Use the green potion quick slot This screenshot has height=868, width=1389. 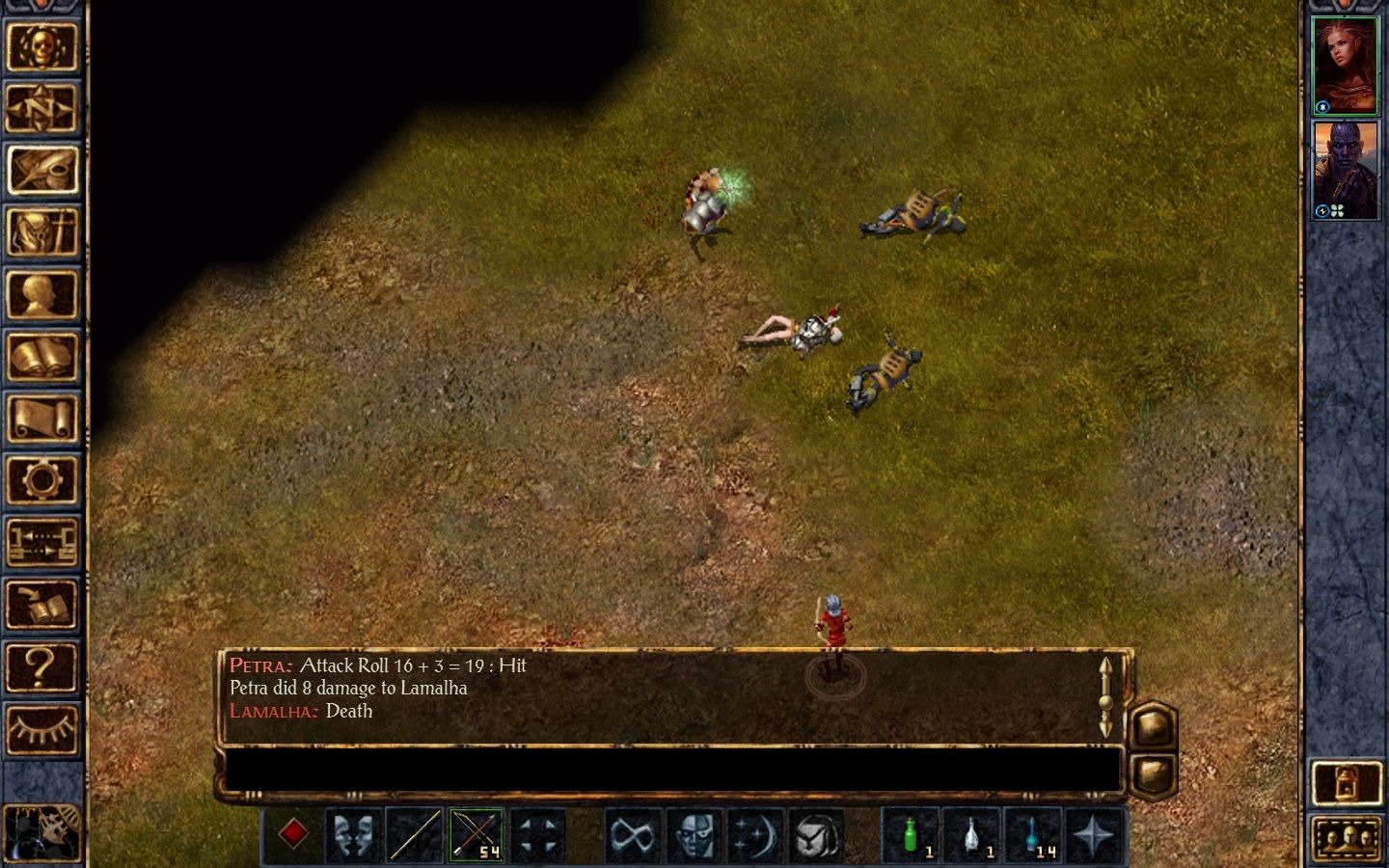[x=912, y=834]
